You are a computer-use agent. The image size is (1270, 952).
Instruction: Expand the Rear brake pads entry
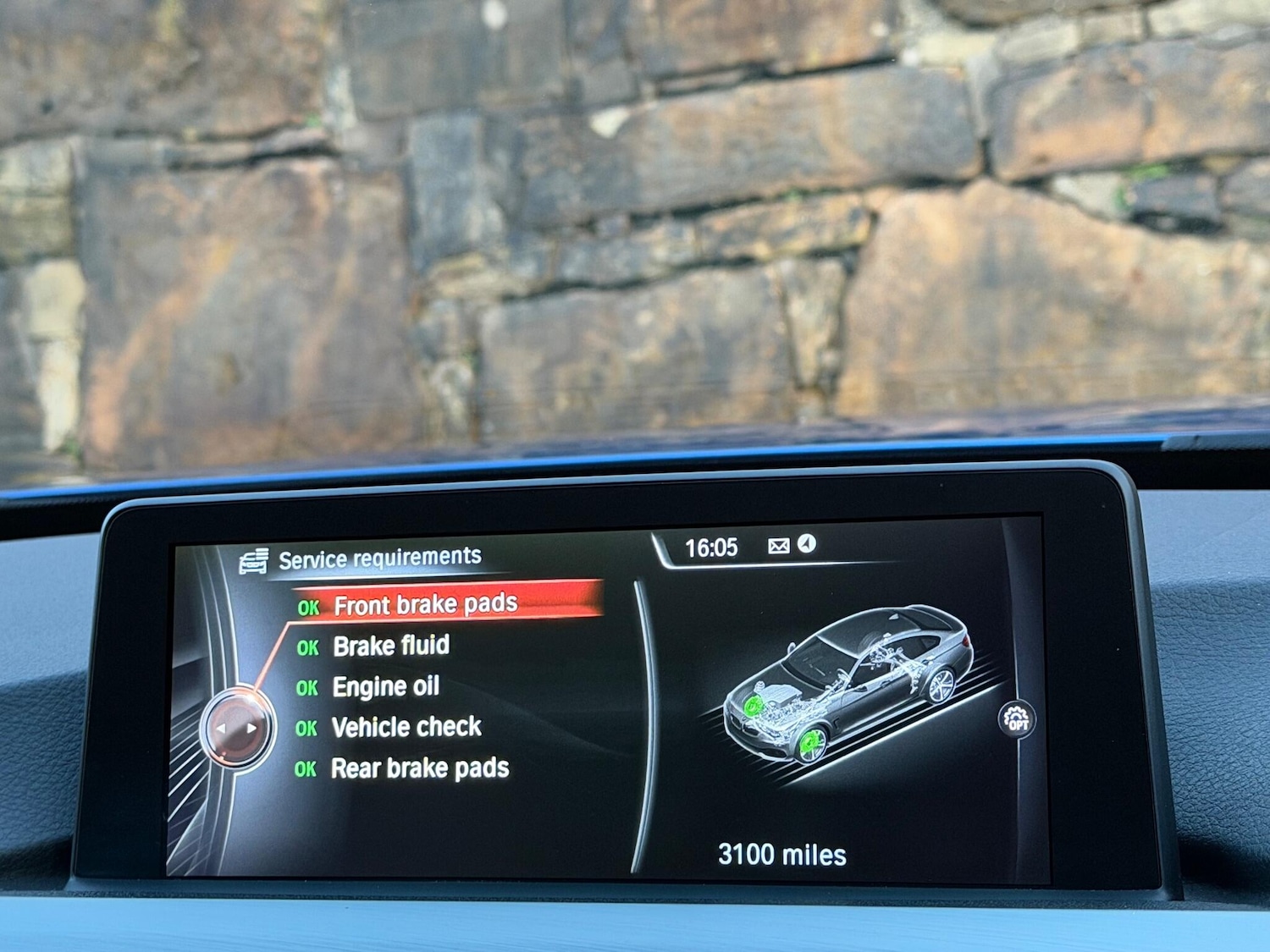tap(422, 768)
